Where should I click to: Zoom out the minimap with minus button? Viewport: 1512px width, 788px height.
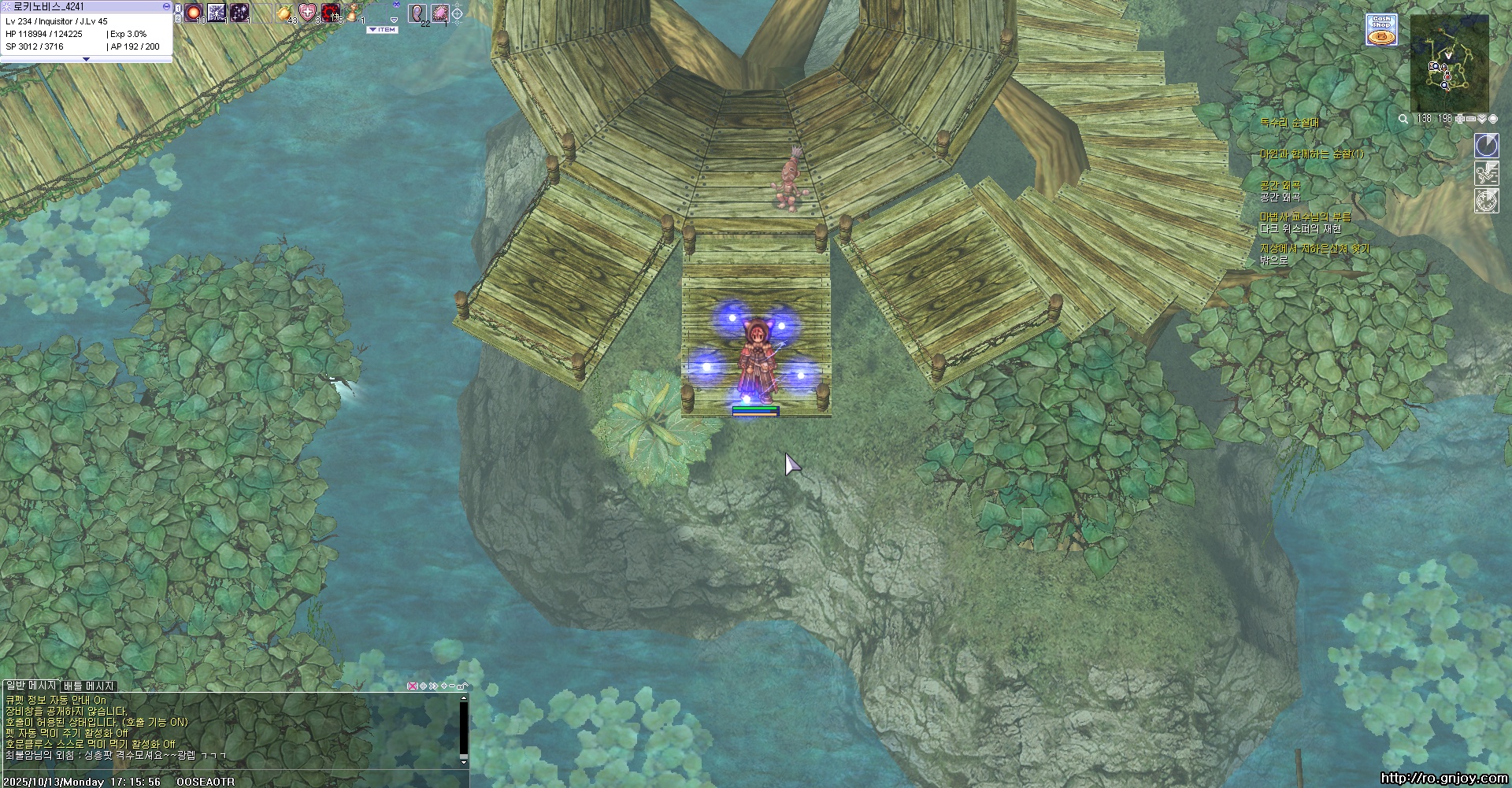pyautogui.click(x=1471, y=119)
